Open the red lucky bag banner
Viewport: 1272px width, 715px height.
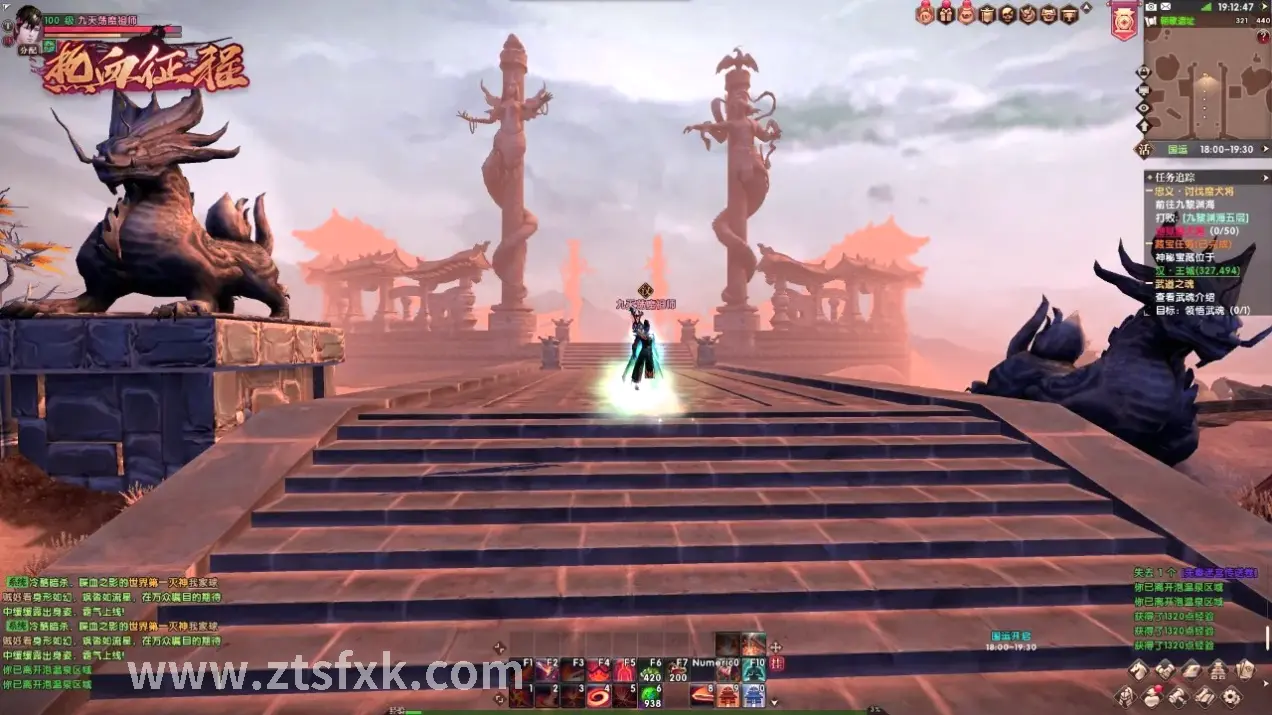tap(1123, 20)
